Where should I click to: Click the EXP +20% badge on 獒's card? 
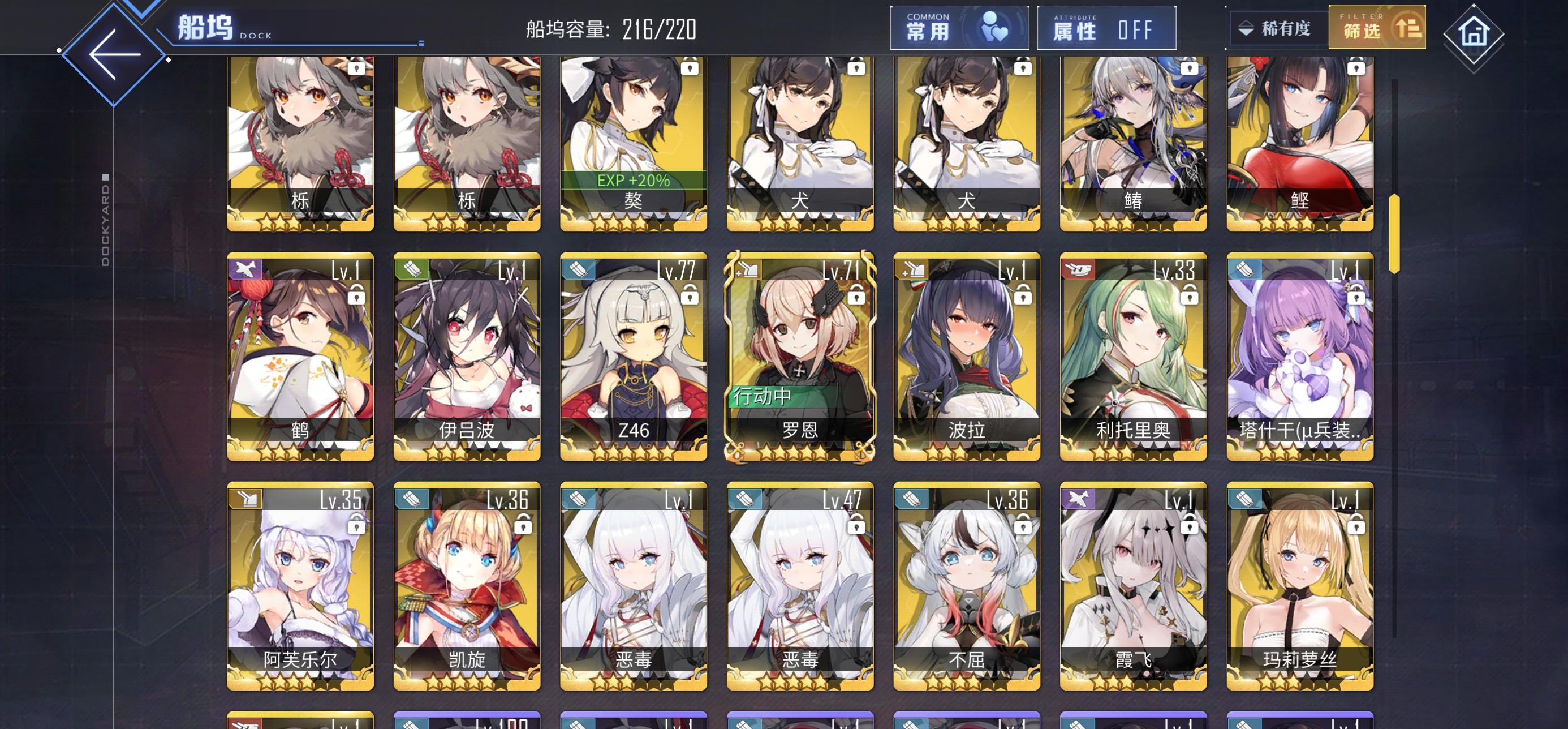[x=633, y=181]
